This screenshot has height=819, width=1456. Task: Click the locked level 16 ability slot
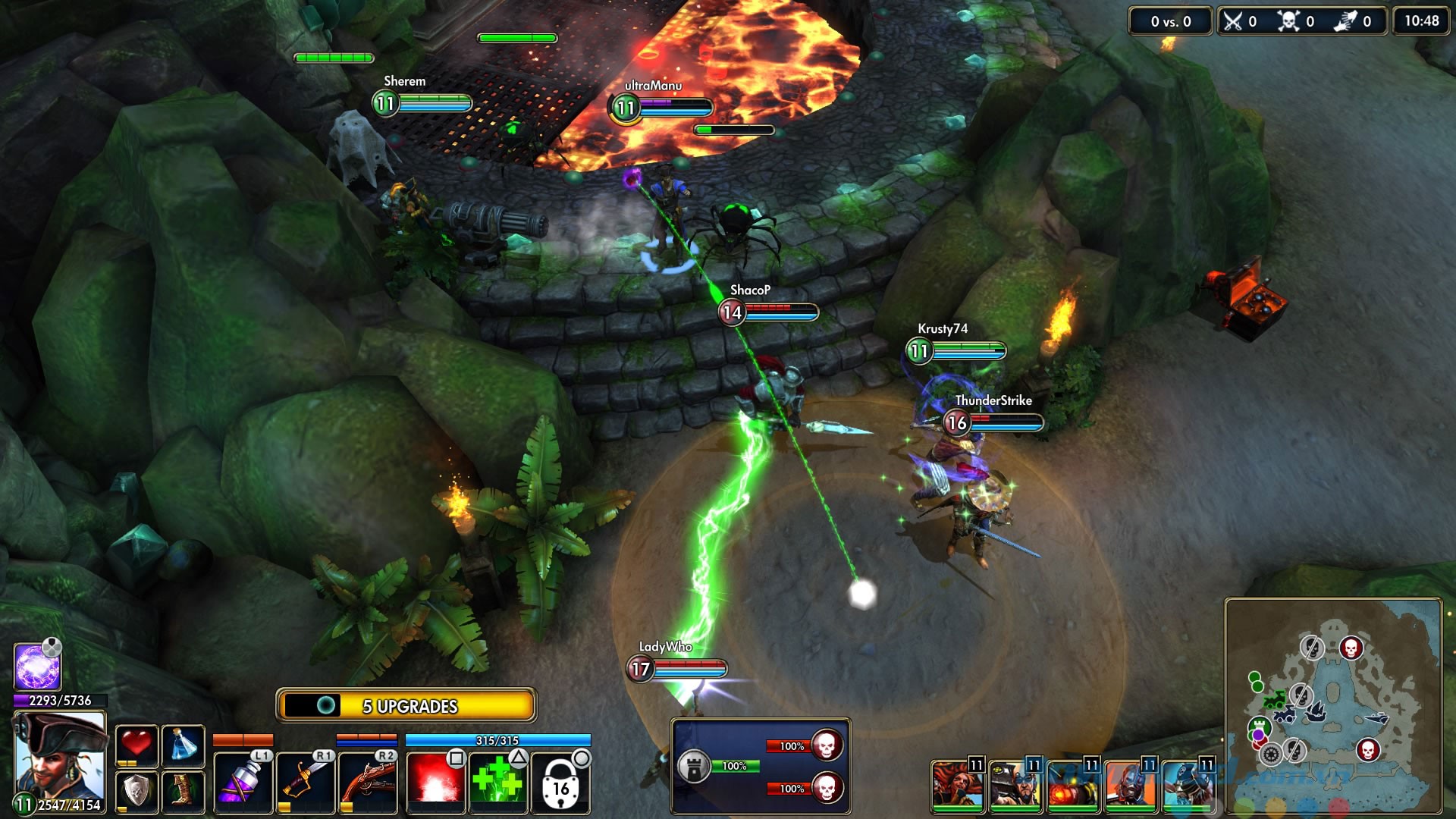coord(560,783)
